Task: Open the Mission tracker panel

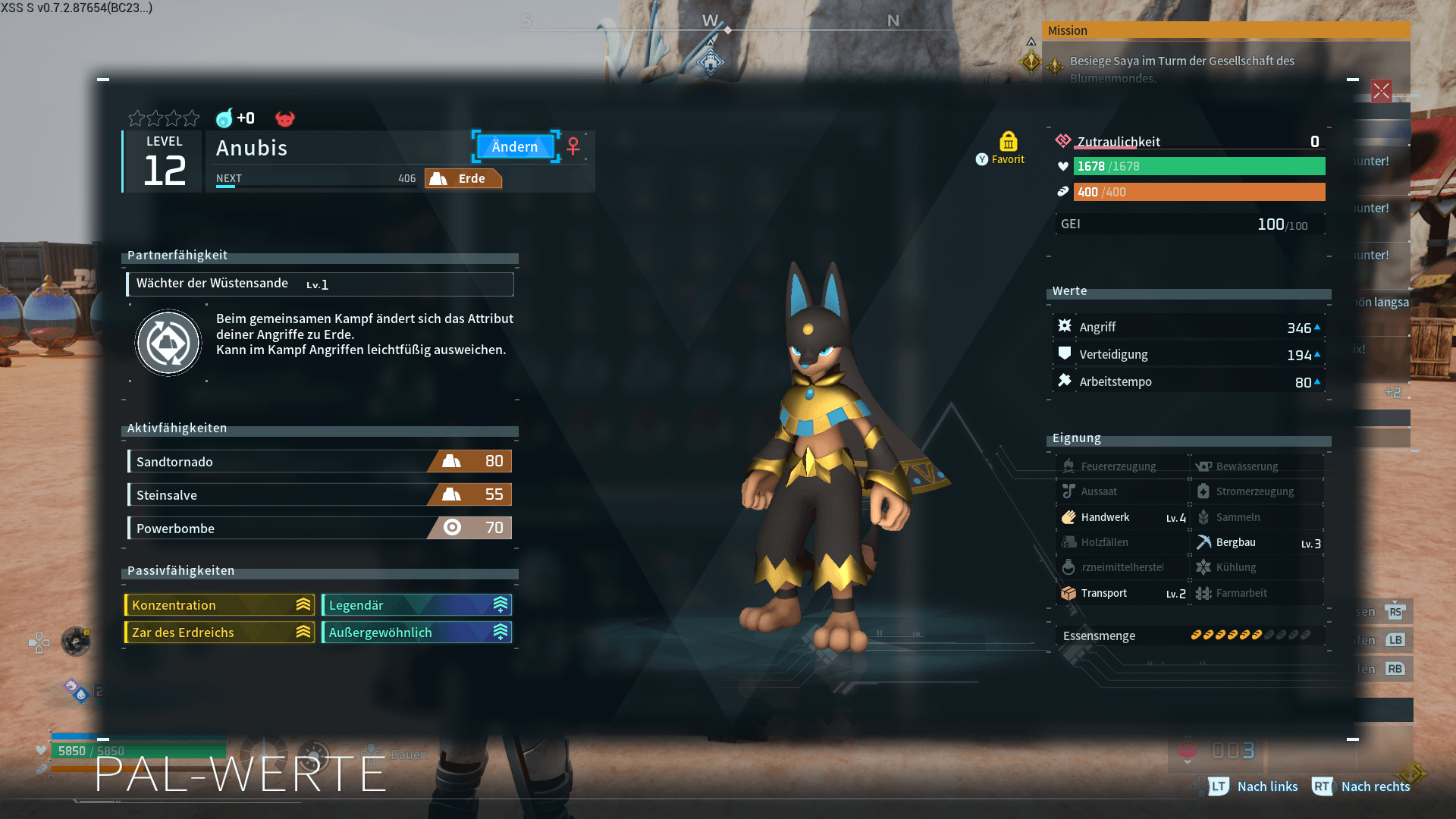Action: (x=1225, y=30)
